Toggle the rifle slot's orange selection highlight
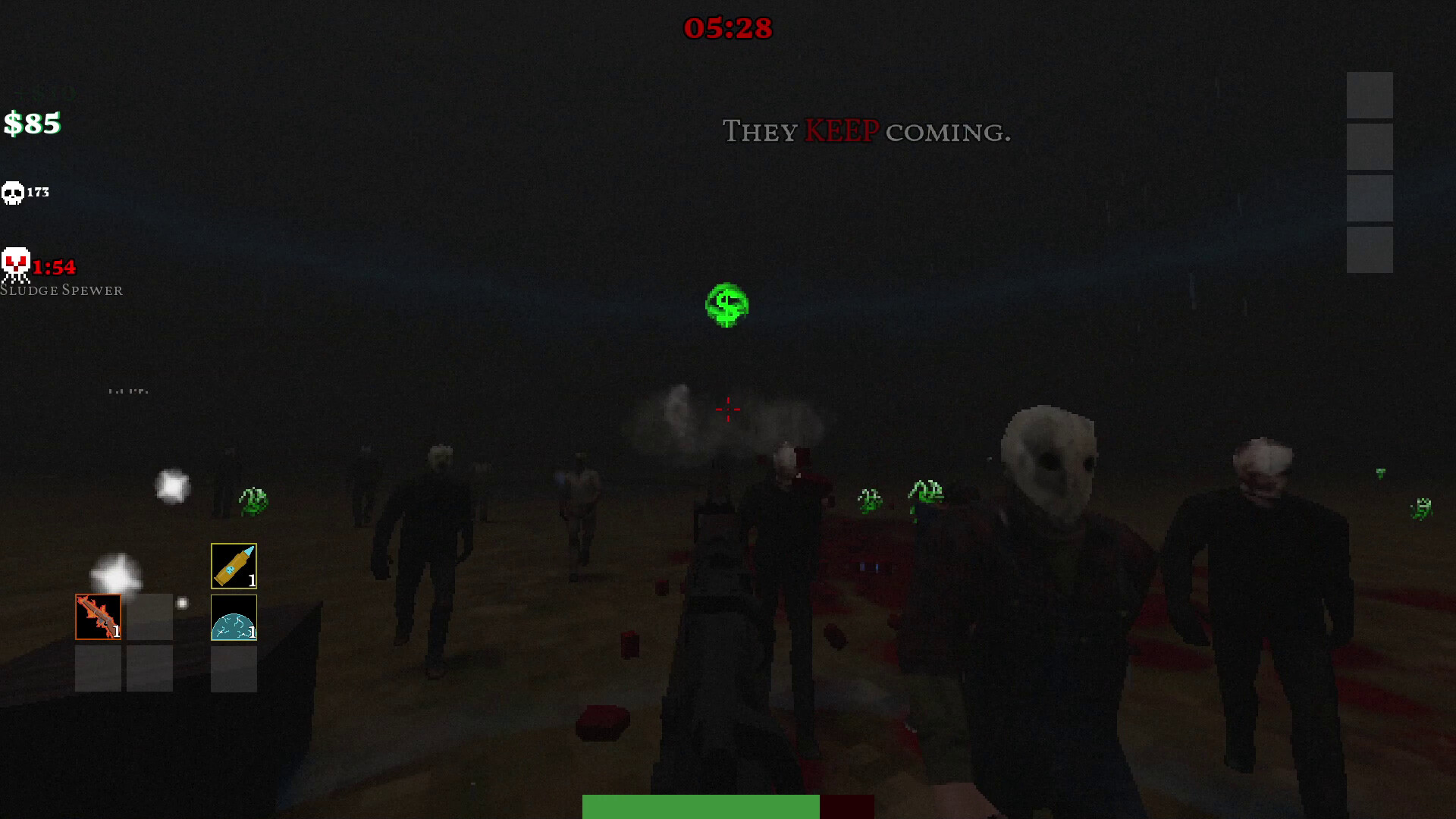 [98, 617]
